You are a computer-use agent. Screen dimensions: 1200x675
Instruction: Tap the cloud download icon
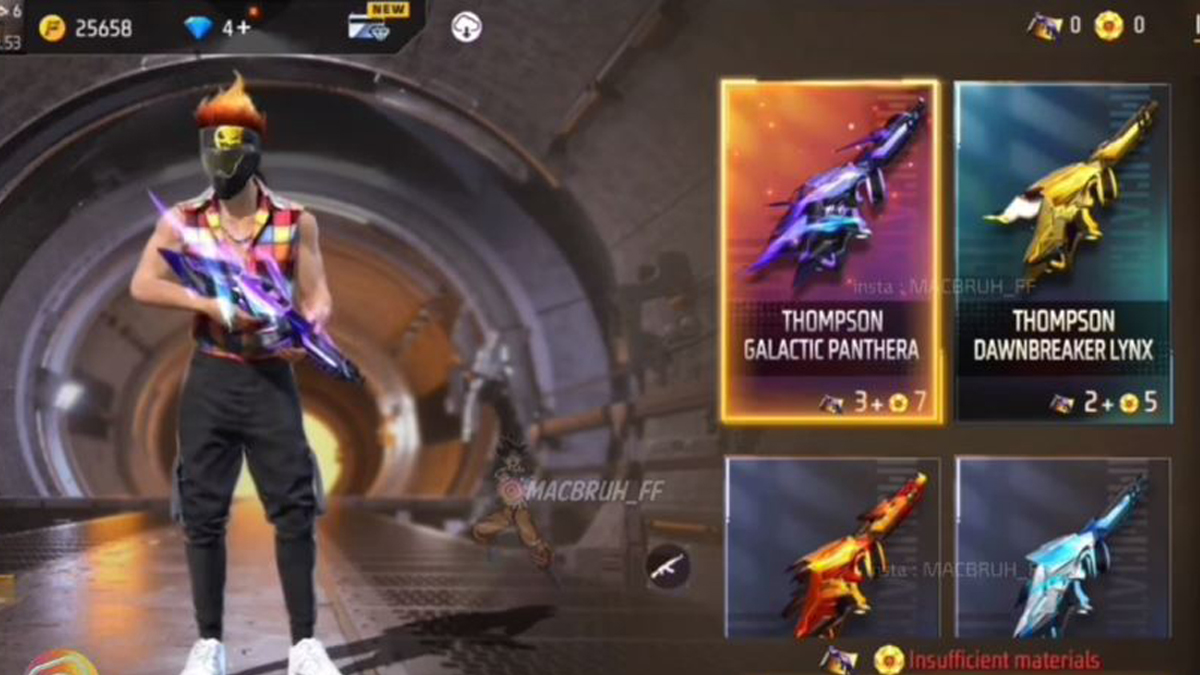tap(466, 27)
